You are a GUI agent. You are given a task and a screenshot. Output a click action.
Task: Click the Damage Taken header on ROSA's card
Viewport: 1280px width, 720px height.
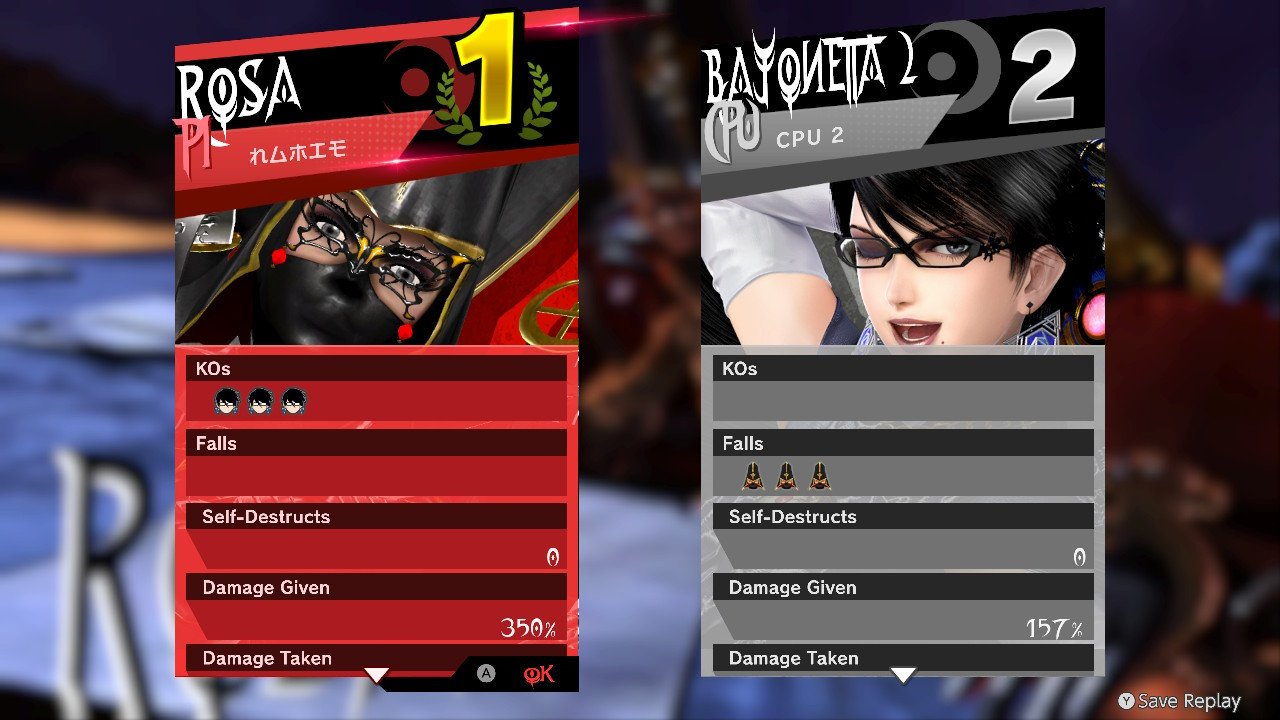[265, 658]
